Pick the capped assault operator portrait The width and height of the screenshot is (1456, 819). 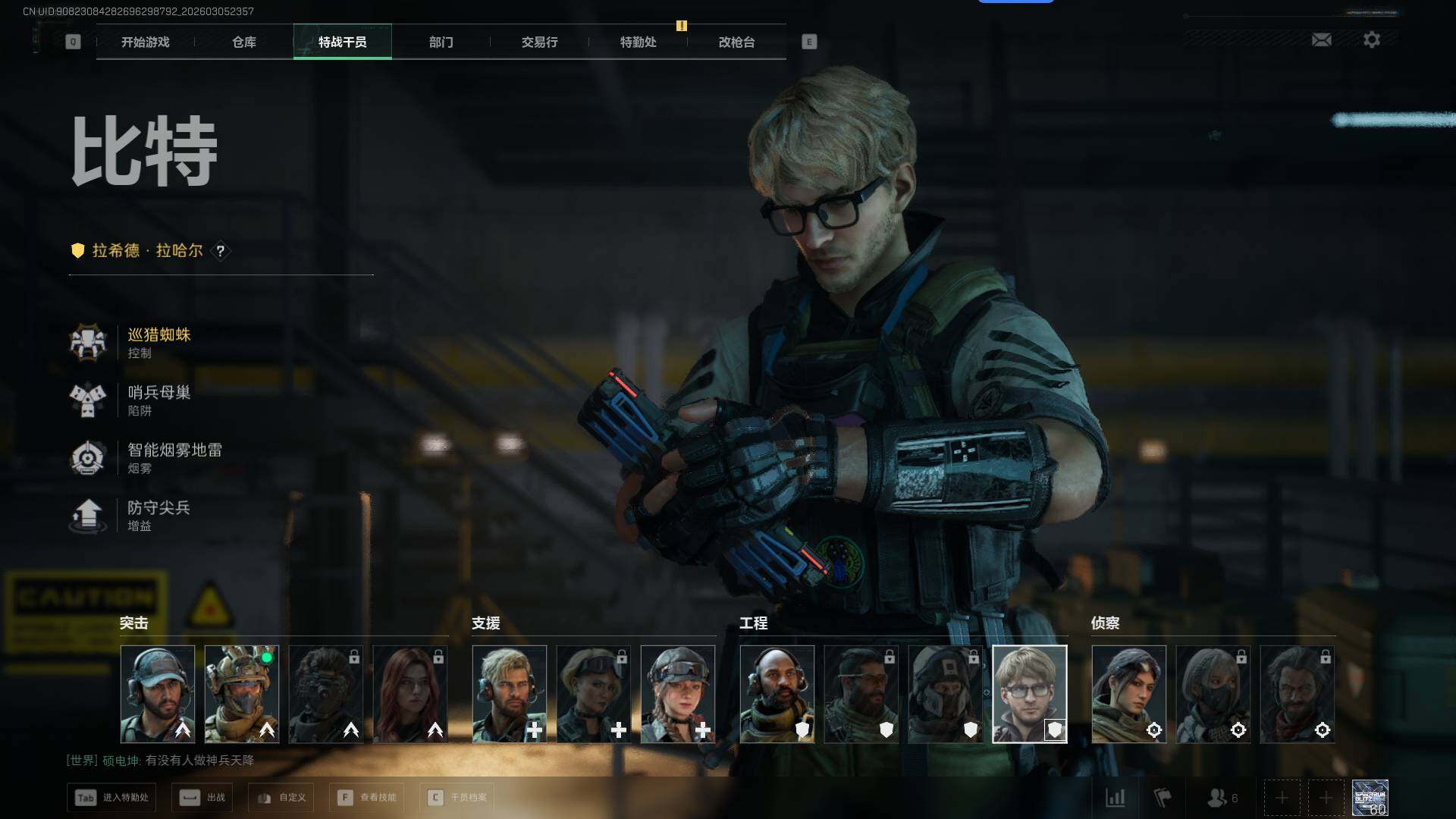[158, 694]
